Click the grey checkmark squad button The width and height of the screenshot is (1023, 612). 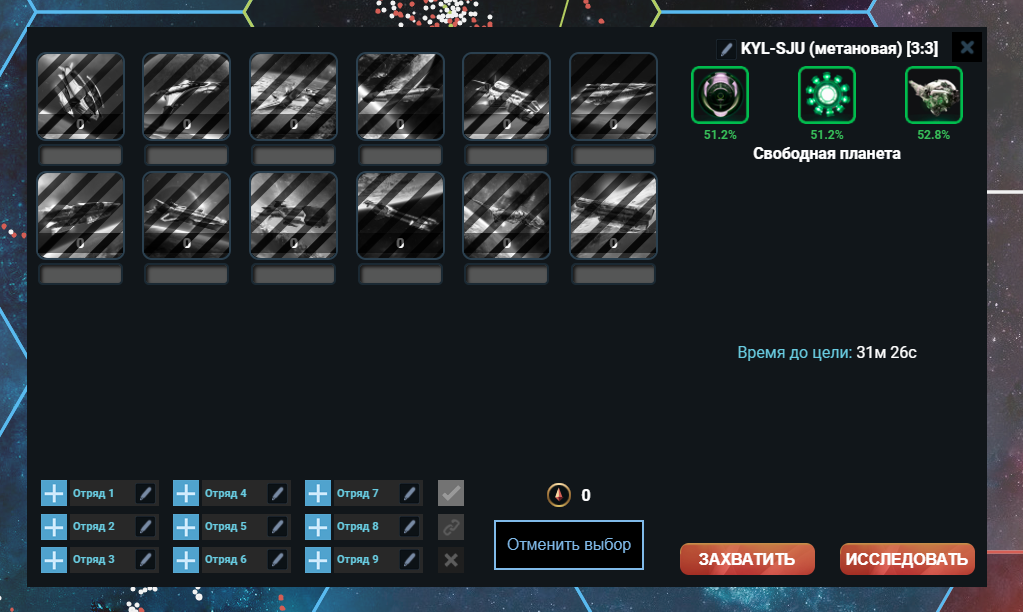[451, 493]
